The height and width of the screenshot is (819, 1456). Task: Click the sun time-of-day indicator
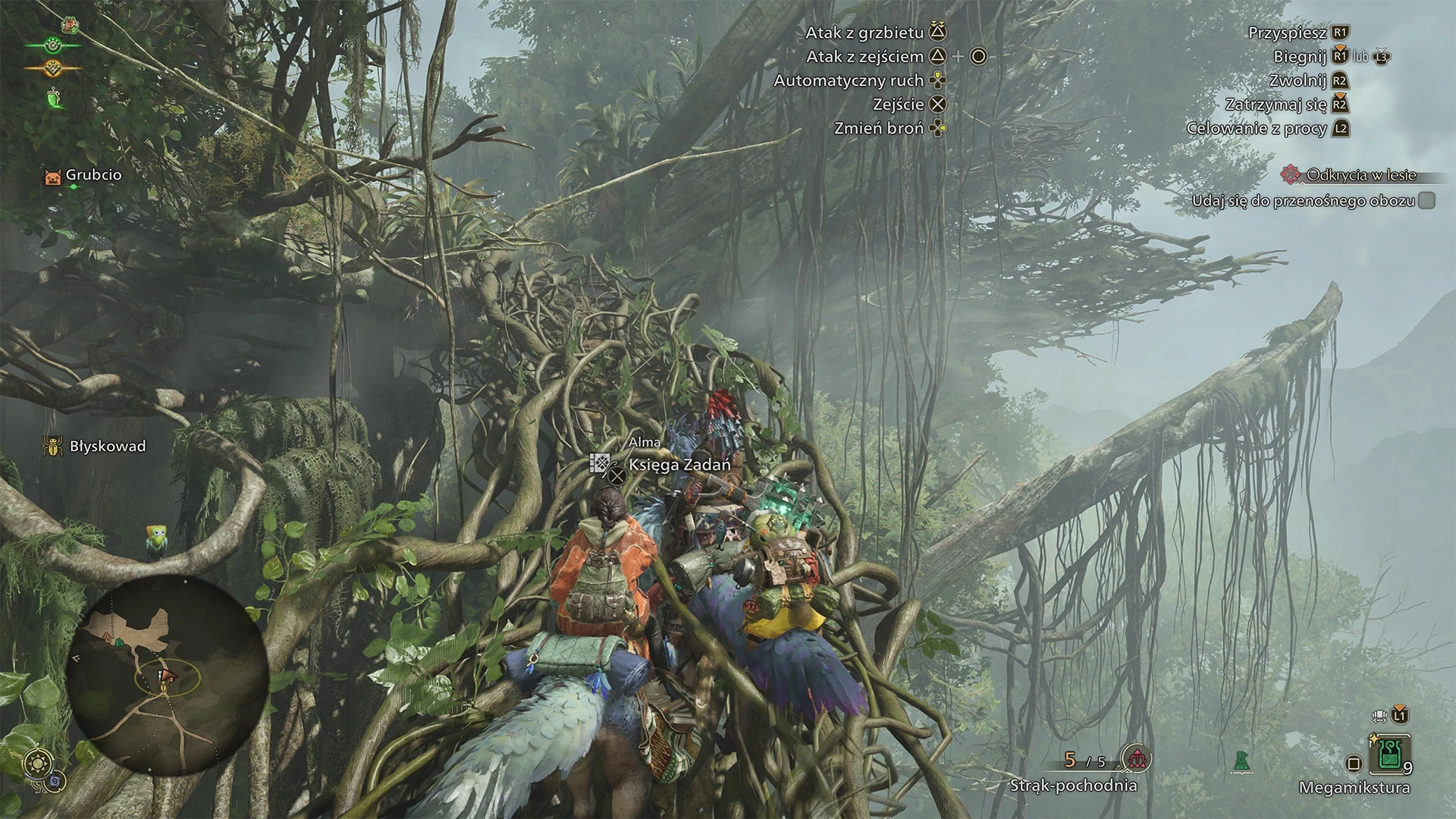pyautogui.click(x=37, y=762)
